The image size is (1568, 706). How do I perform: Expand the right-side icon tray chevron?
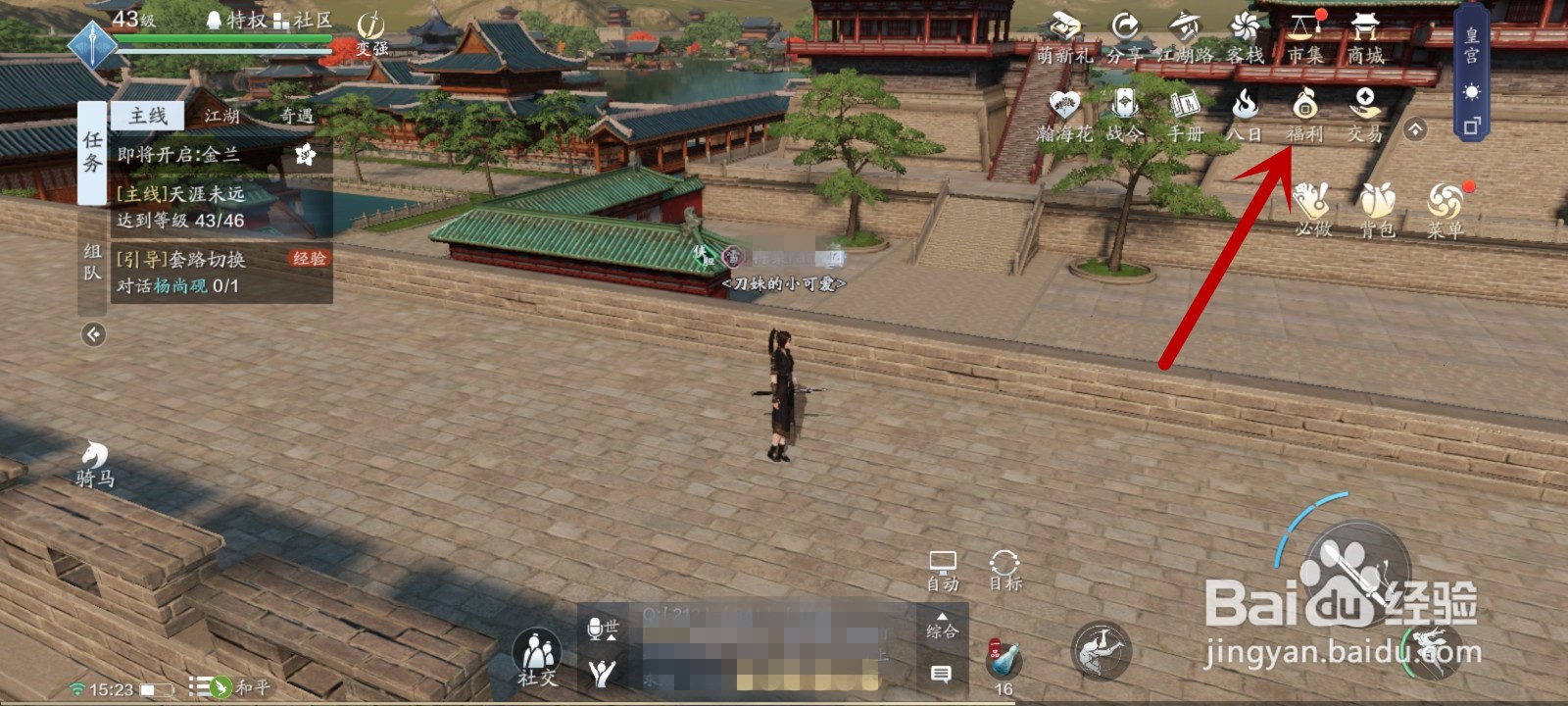(1415, 128)
